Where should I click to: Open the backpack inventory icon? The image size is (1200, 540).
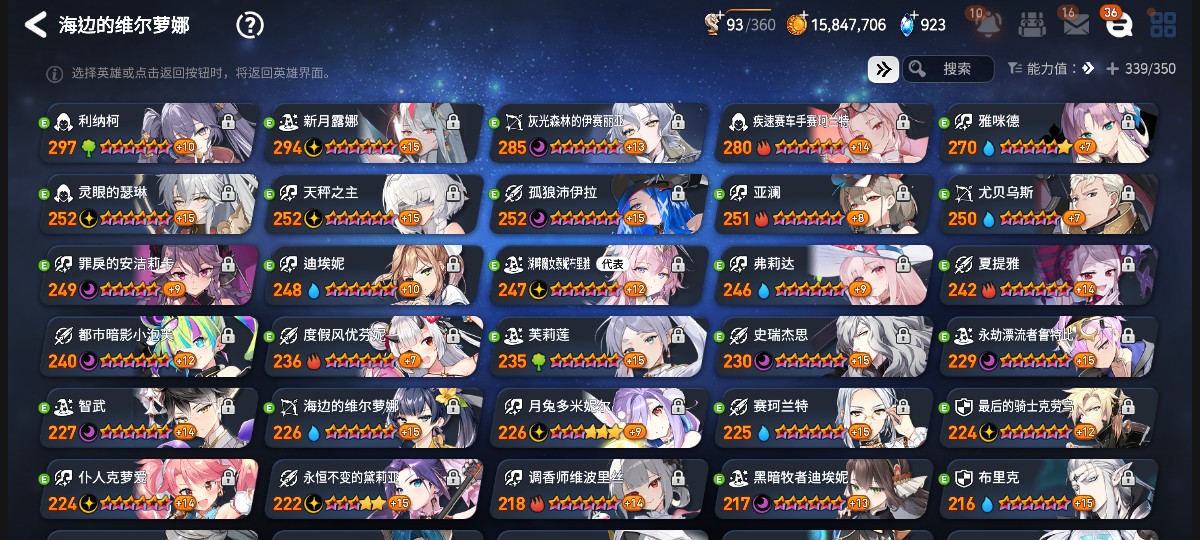click(1033, 24)
